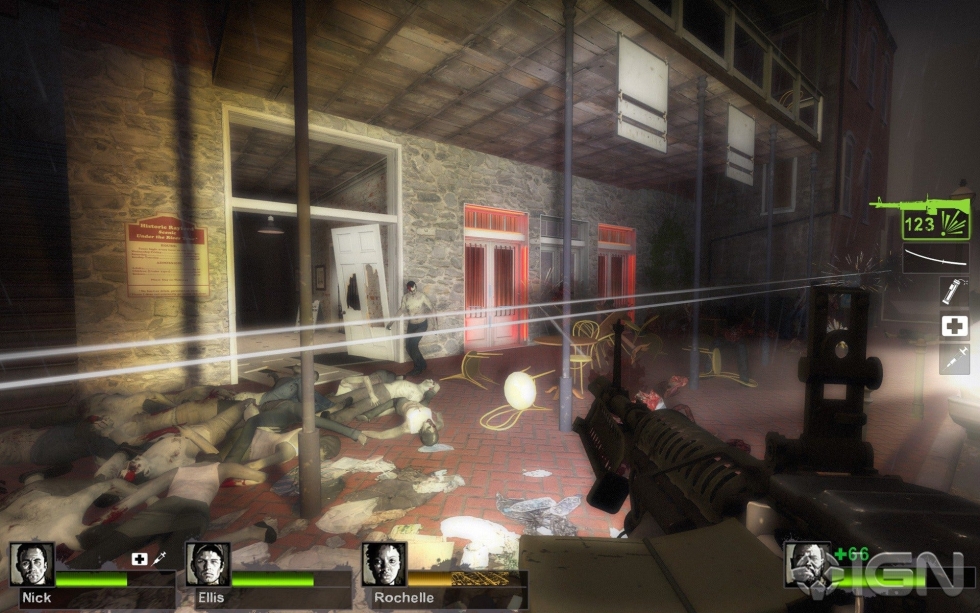This screenshot has height=613, width=980.
Task: Click Nick's teammate portrait
Action: click(x=31, y=564)
